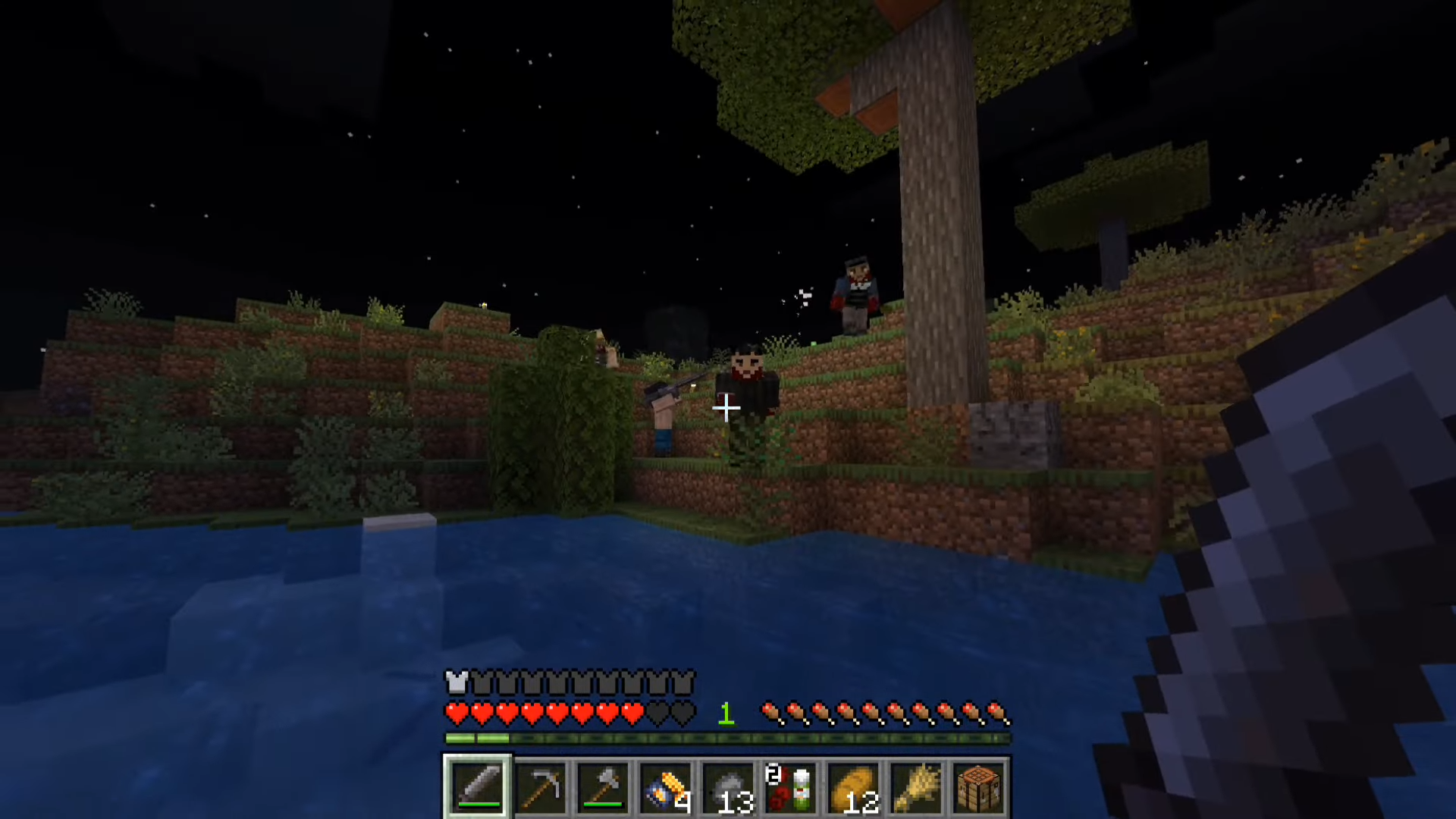Screen dimensions: 1456x819
Task: Select the crafting table hotbar slot
Action: coord(977,787)
